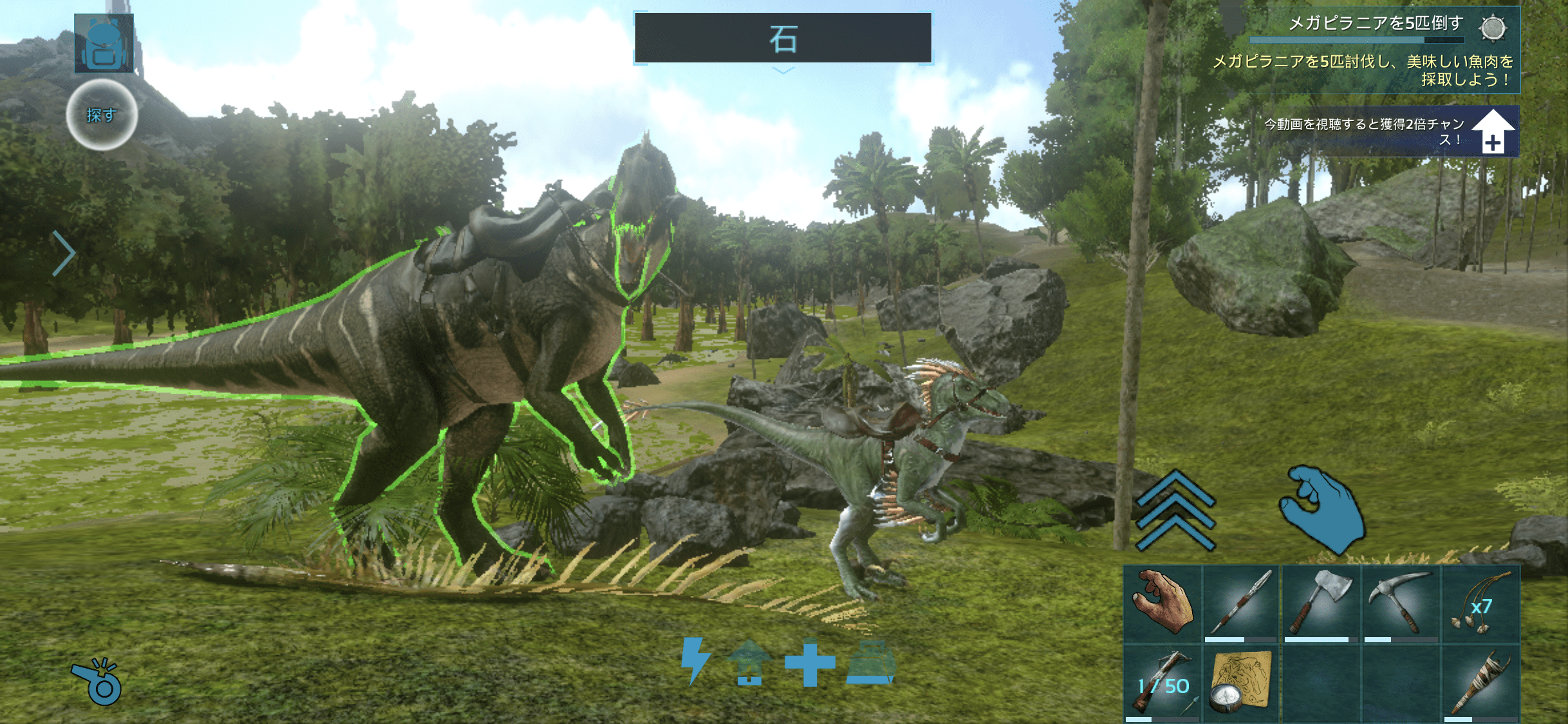Equip the metal hatchet
Viewport: 1568px width, 724px height.
1321,604
